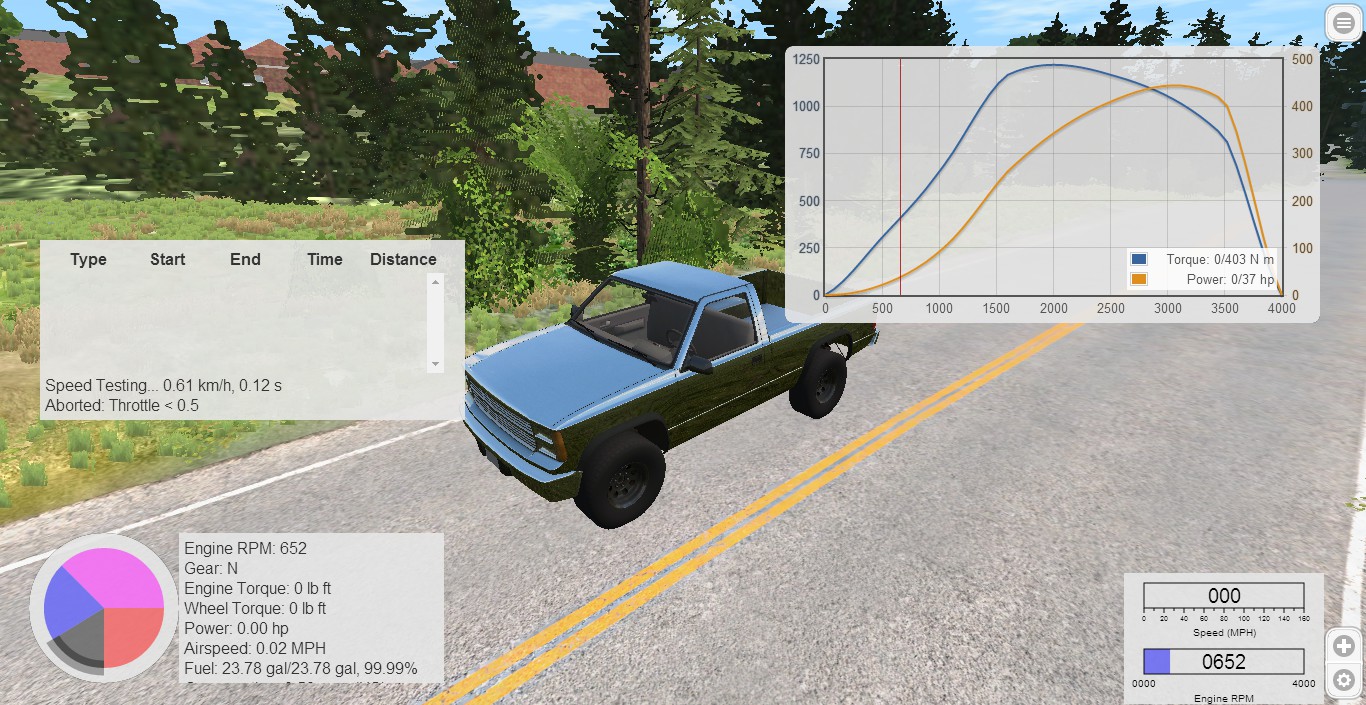
Task: Select the Type column header
Action: [x=88, y=259]
